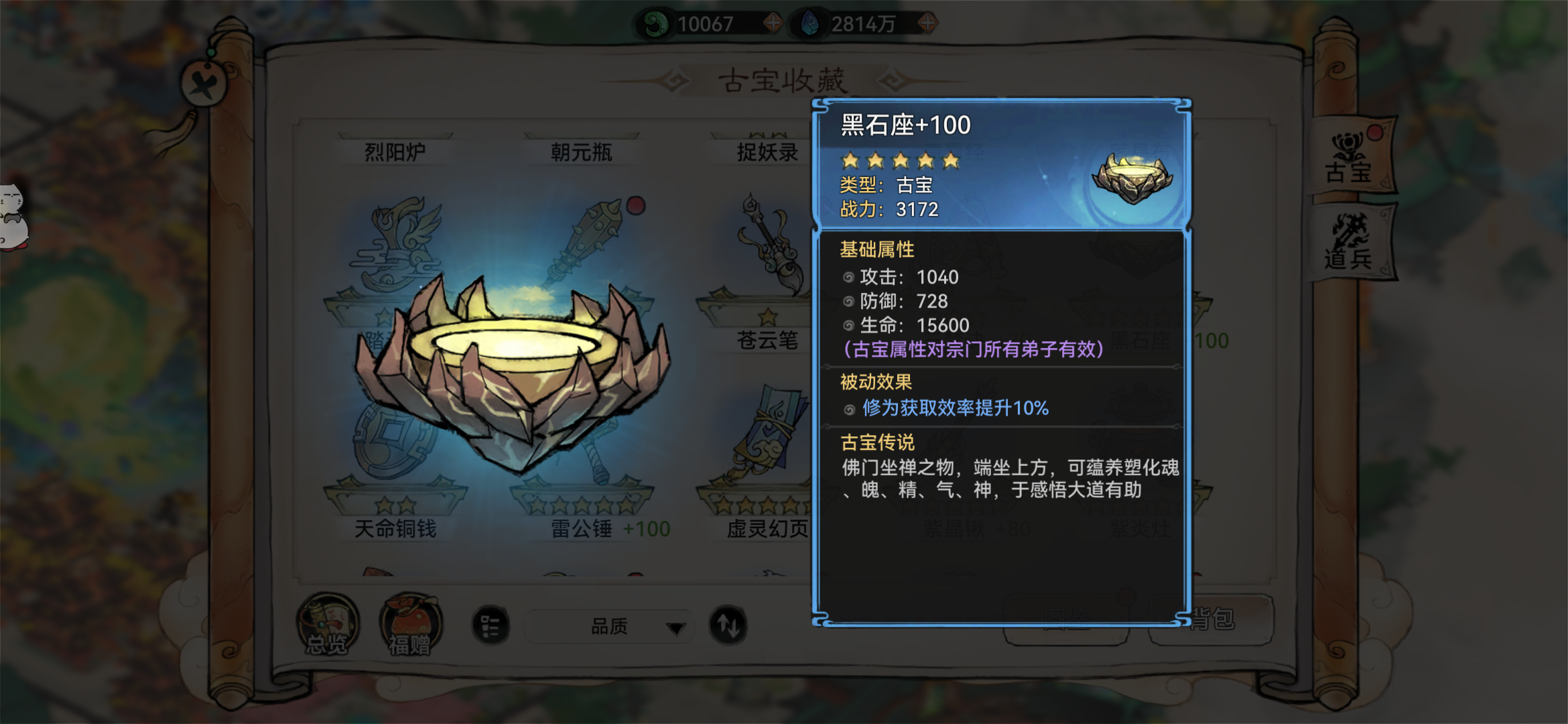Toggle the sort order arrows button
The width and height of the screenshot is (1568, 724).
click(728, 625)
